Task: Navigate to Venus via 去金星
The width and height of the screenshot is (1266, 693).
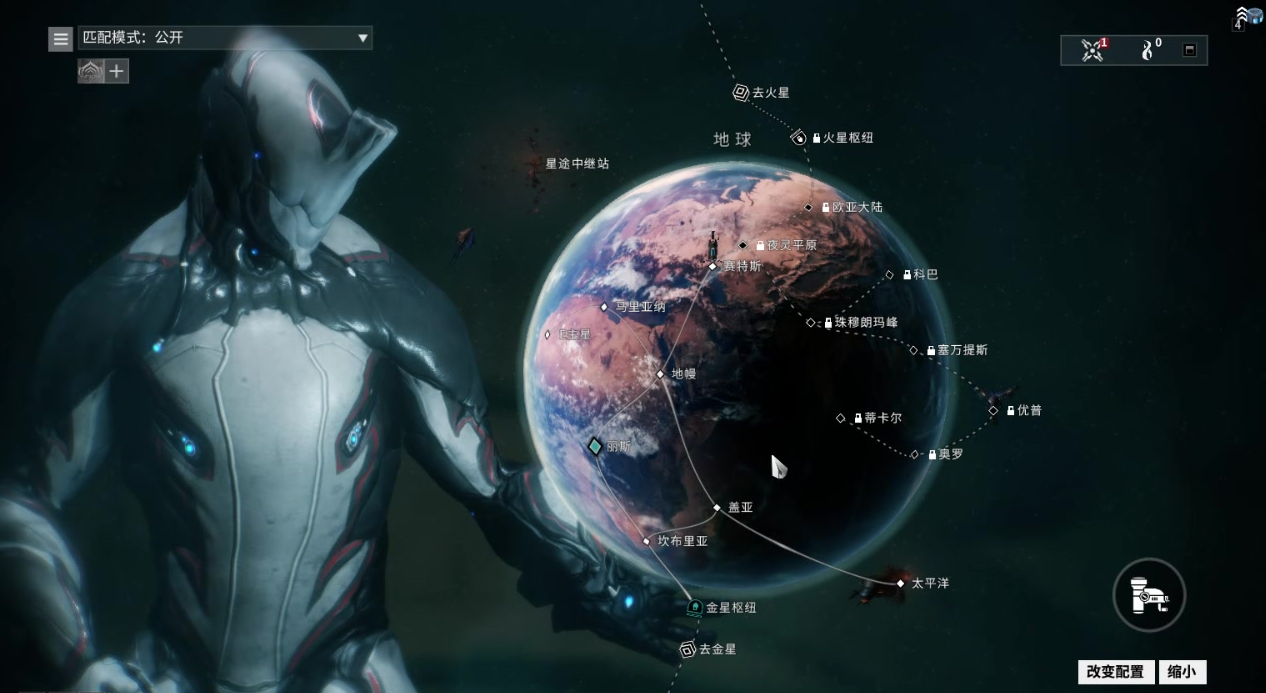Action: pos(688,650)
